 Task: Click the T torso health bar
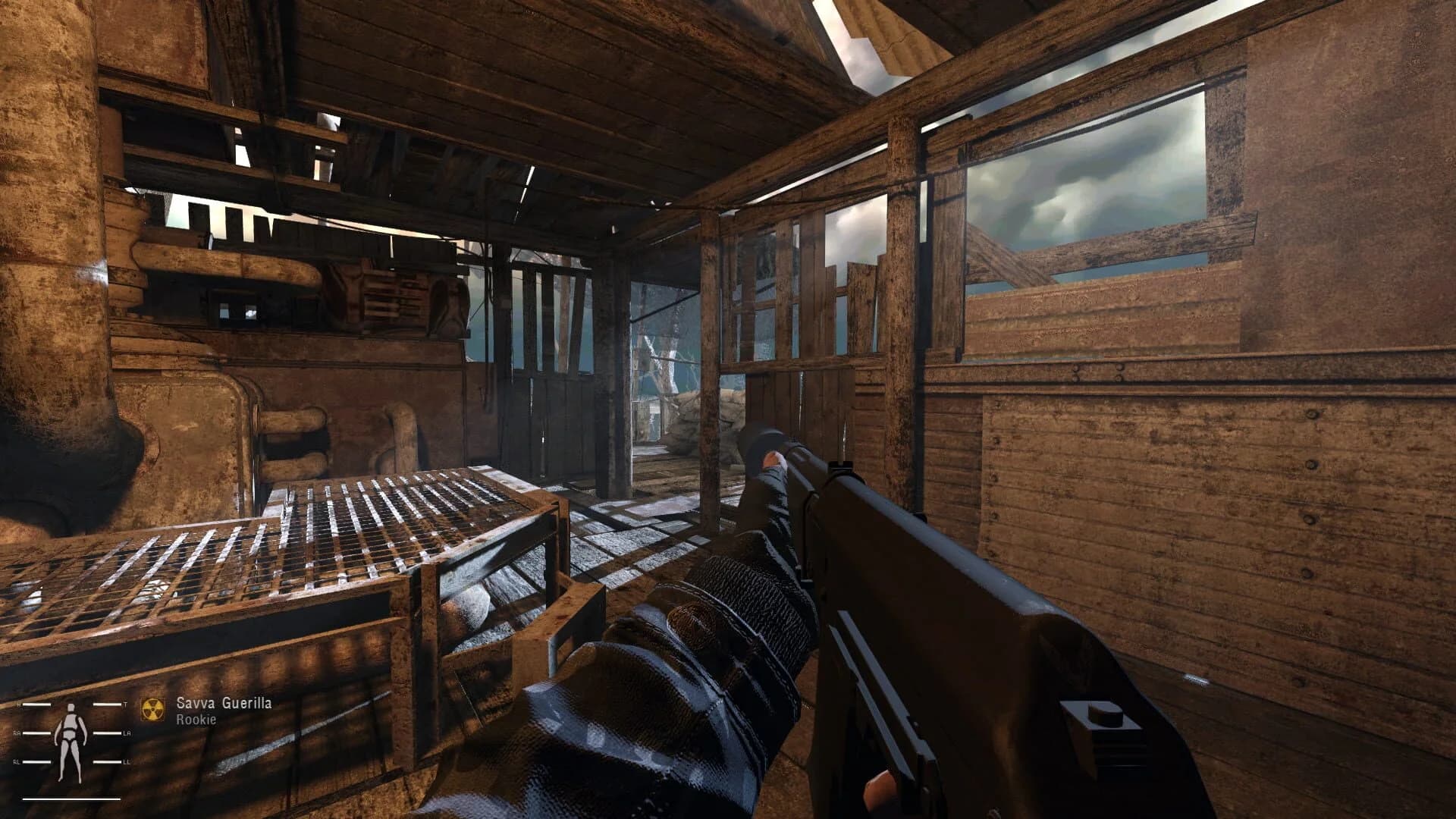point(106,704)
